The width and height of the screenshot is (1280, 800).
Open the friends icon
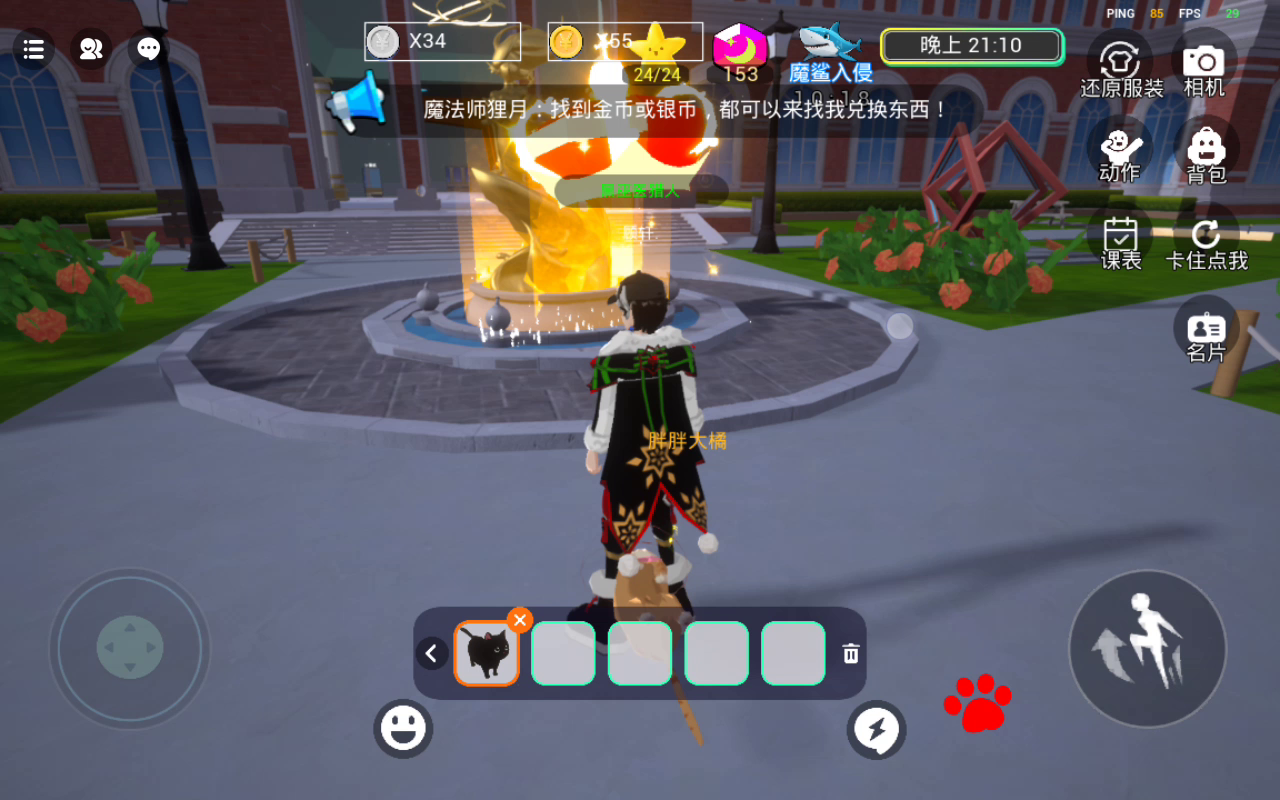click(x=91, y=49)
